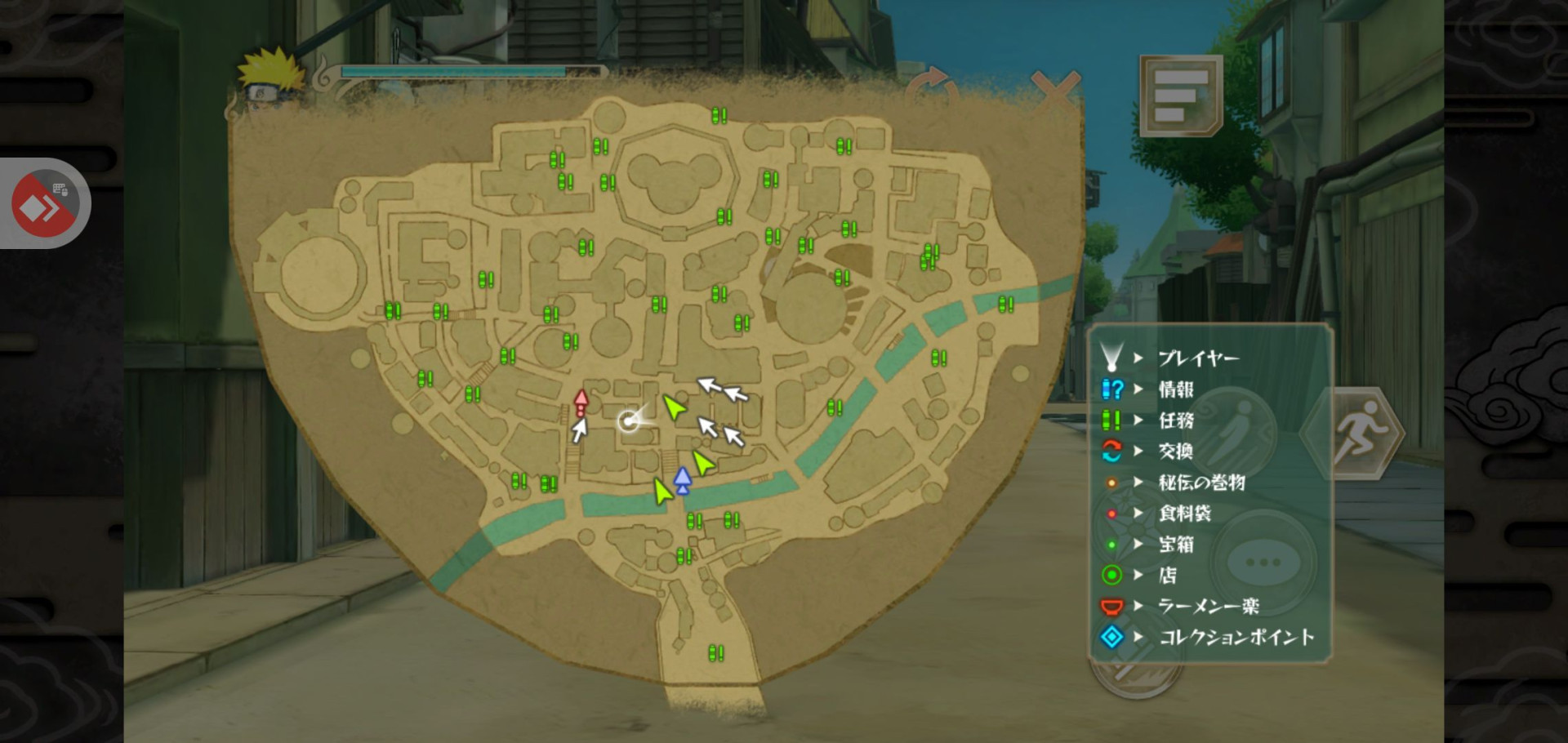This screenshot has height=743, width=1568.
Task: Select the 情報 legend entry
Action: [1176, 389]
